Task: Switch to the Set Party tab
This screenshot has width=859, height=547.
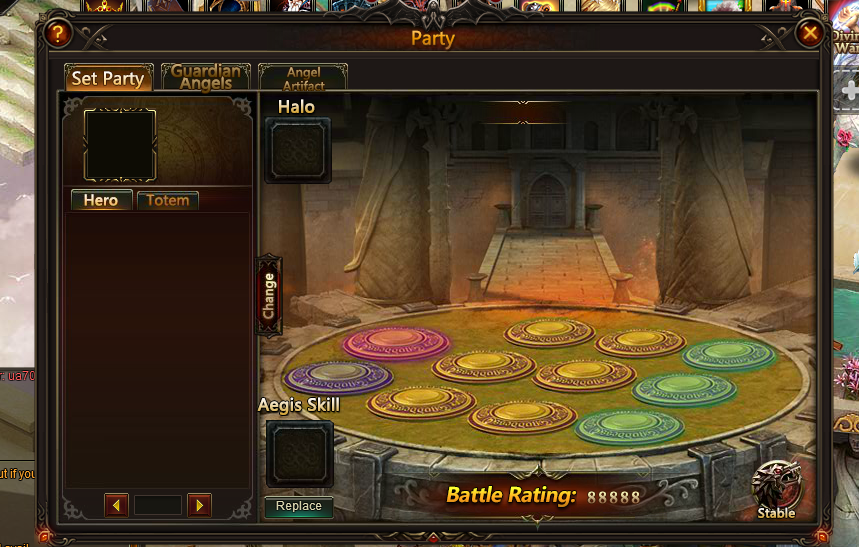Action: pos(108,78)
